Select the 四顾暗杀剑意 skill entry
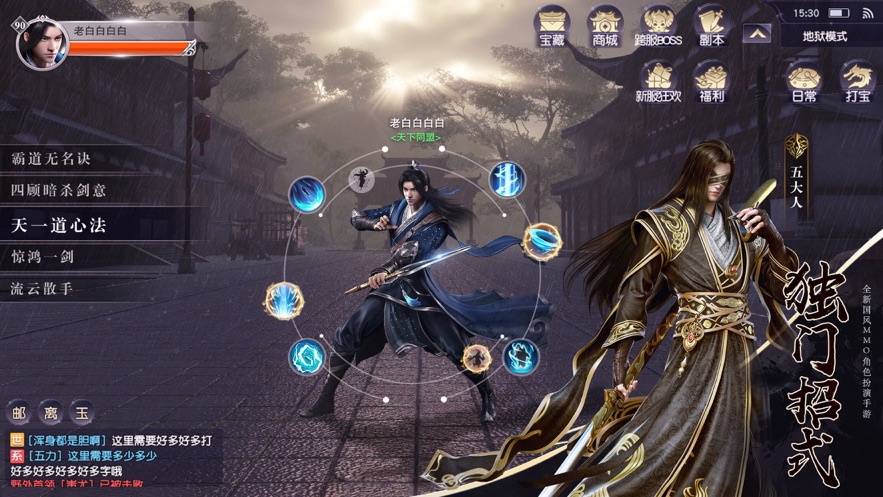This screenshot has height=497, width=883. click(x=60, y=190)
